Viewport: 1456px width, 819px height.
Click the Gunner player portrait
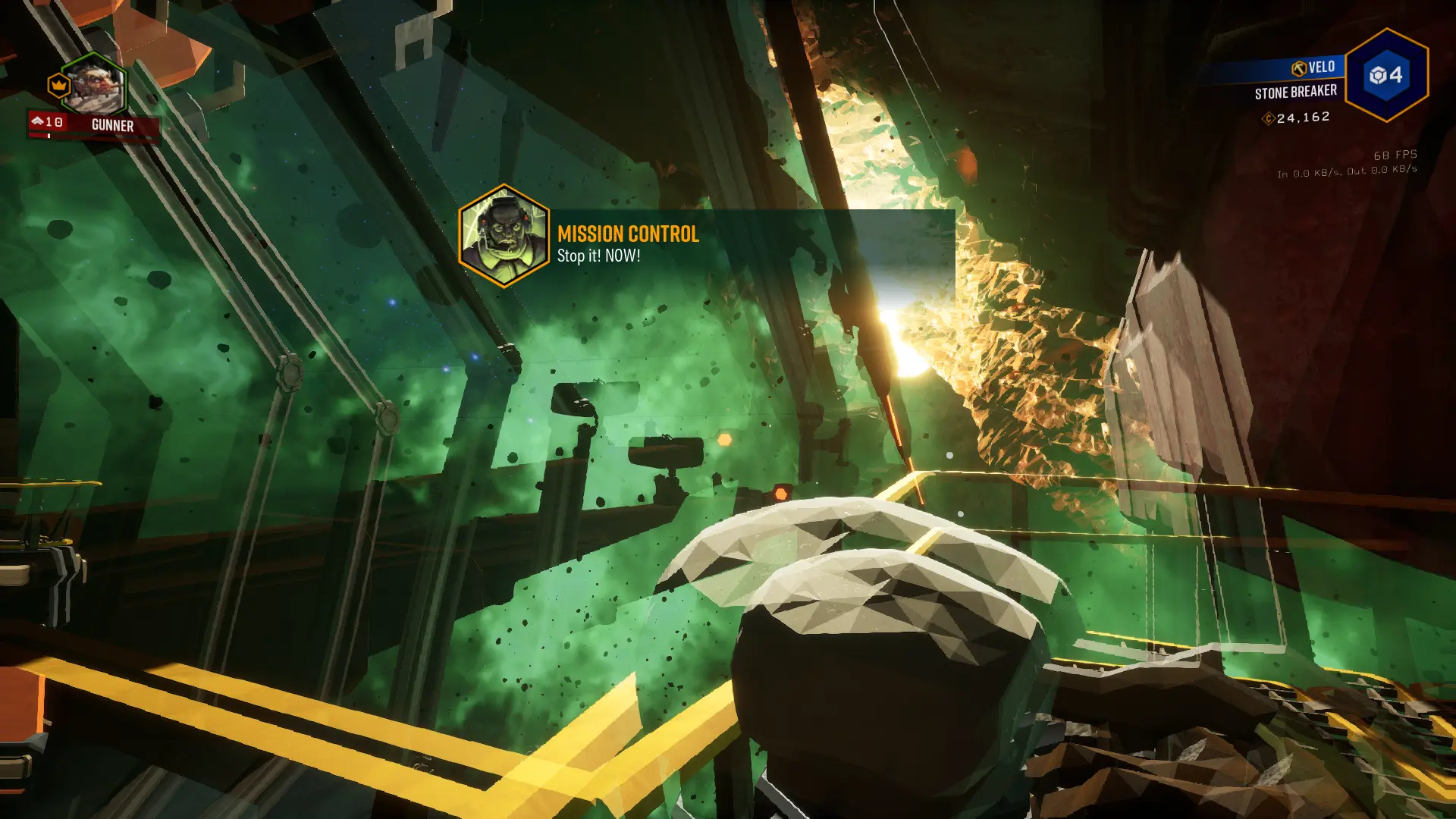tap(94, 86)
